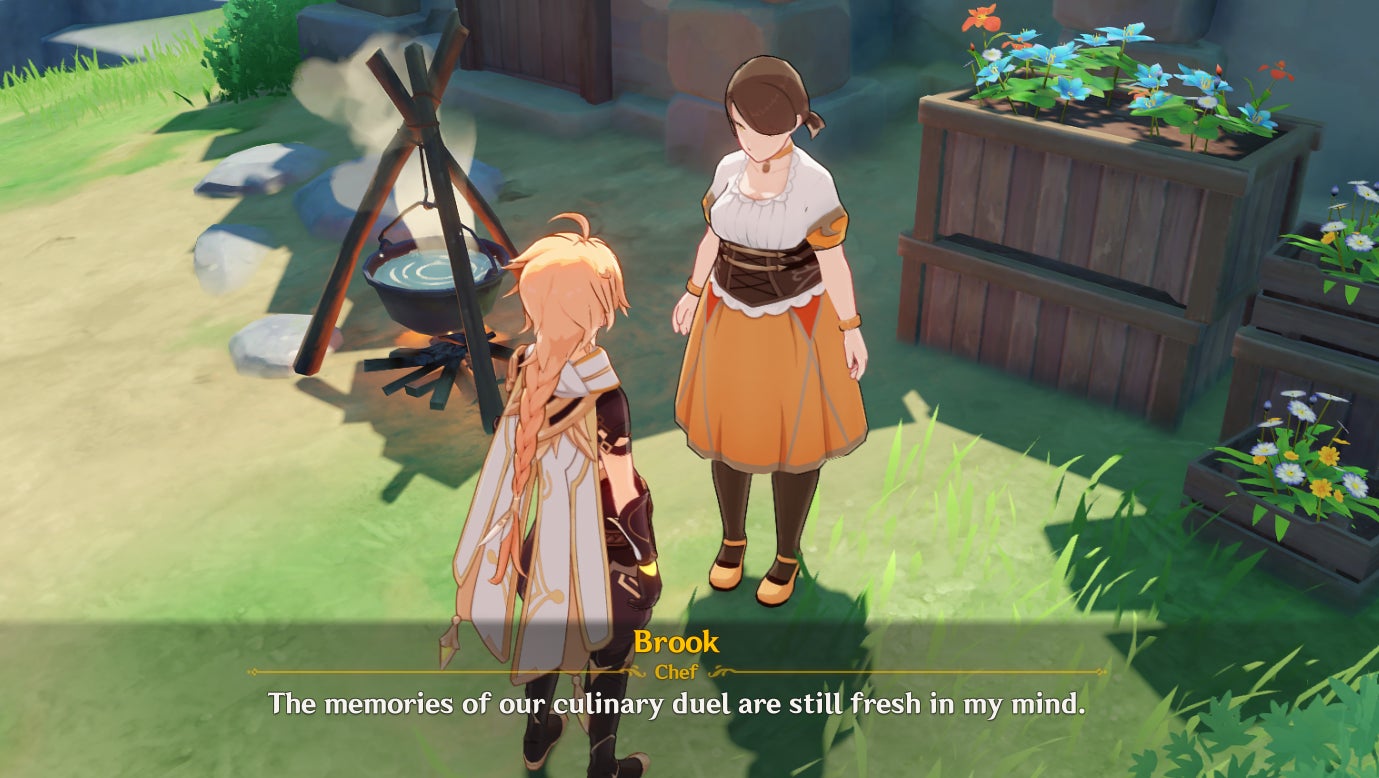Advance the dialogue by clicking the text line
Viewport: 1379px width, 778px height.
click(689, 706)
